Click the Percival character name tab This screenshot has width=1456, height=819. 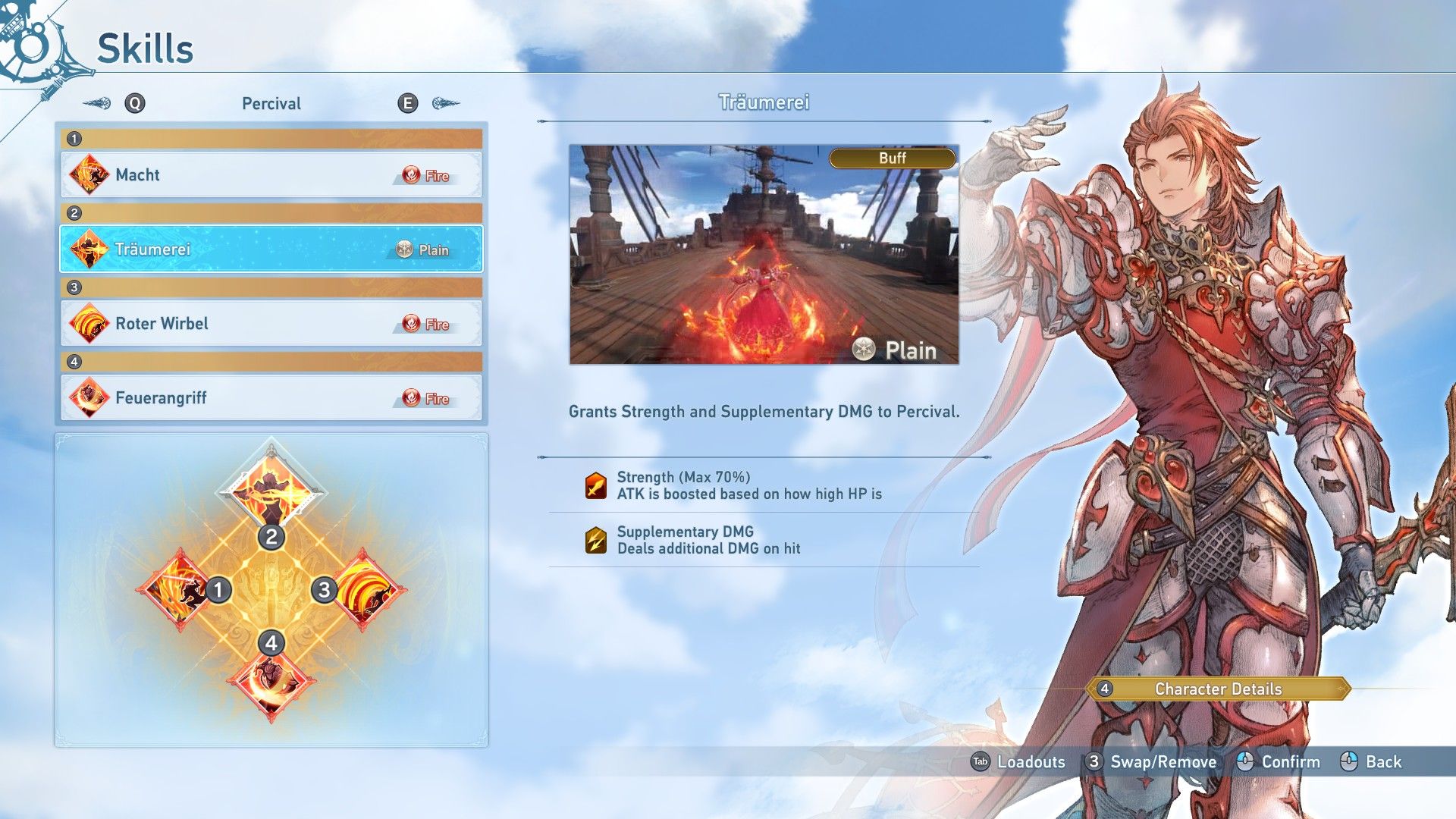tap(271, 103)
